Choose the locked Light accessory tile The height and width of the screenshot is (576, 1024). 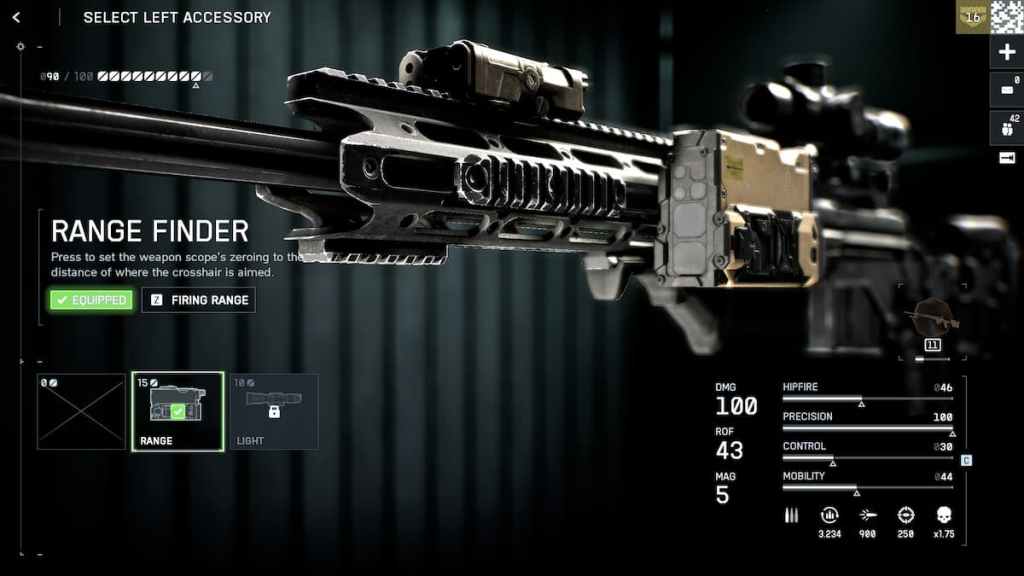click(x=273, y=411)
